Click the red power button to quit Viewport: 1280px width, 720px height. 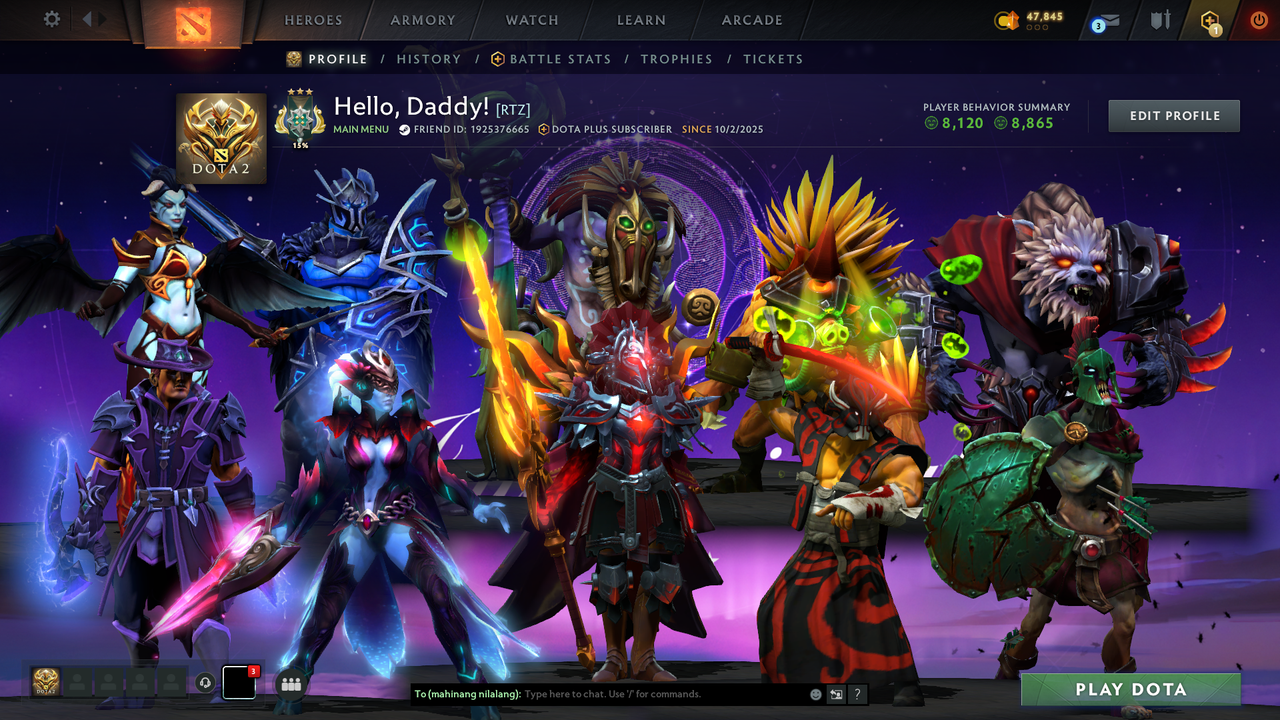tap(1258, 18)
